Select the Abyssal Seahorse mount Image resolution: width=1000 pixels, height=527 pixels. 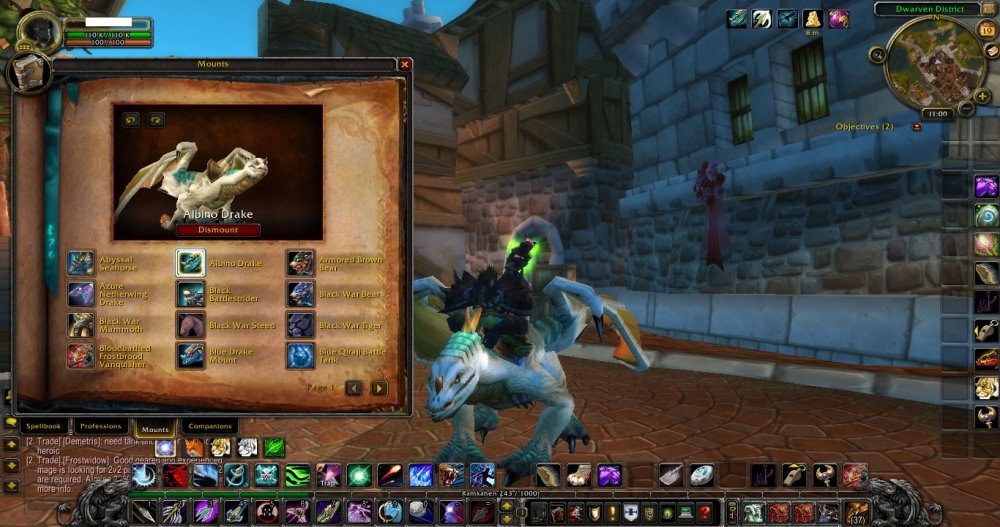tap(81, 263)
